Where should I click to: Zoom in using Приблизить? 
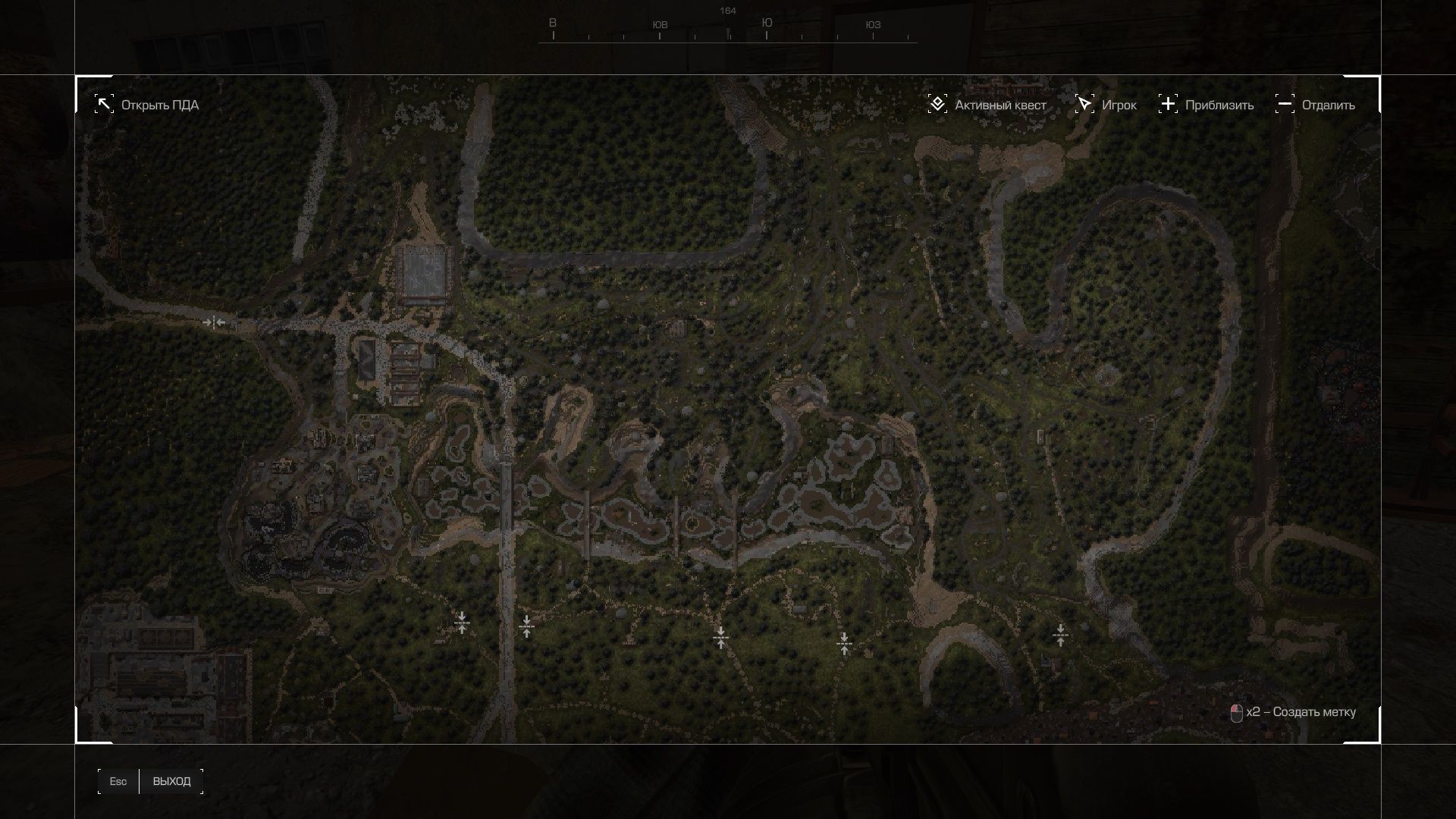[1207, 105]
